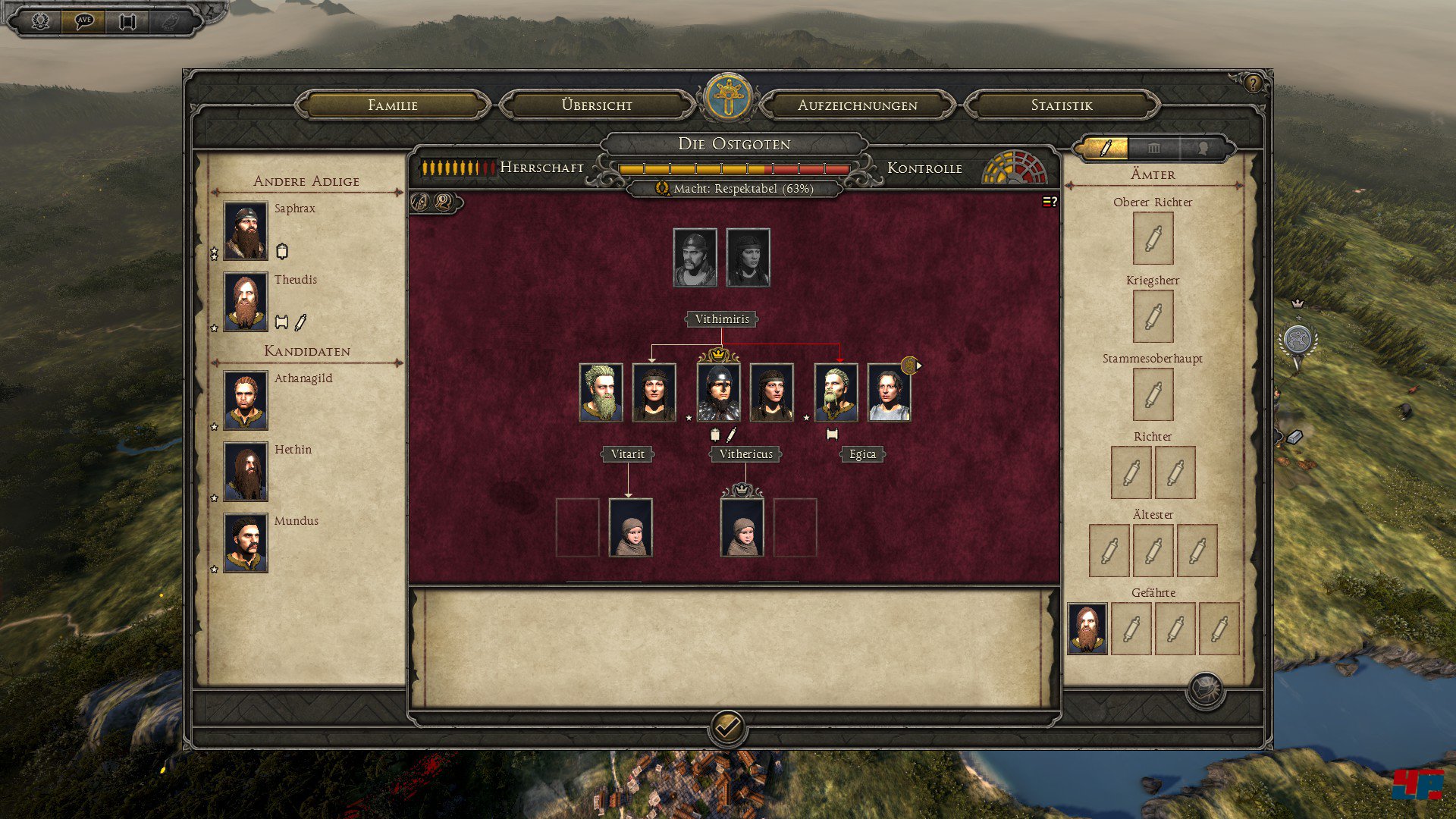
Task: Choose candidate Mundus's portrait
Action: click(x=246, y=543)
